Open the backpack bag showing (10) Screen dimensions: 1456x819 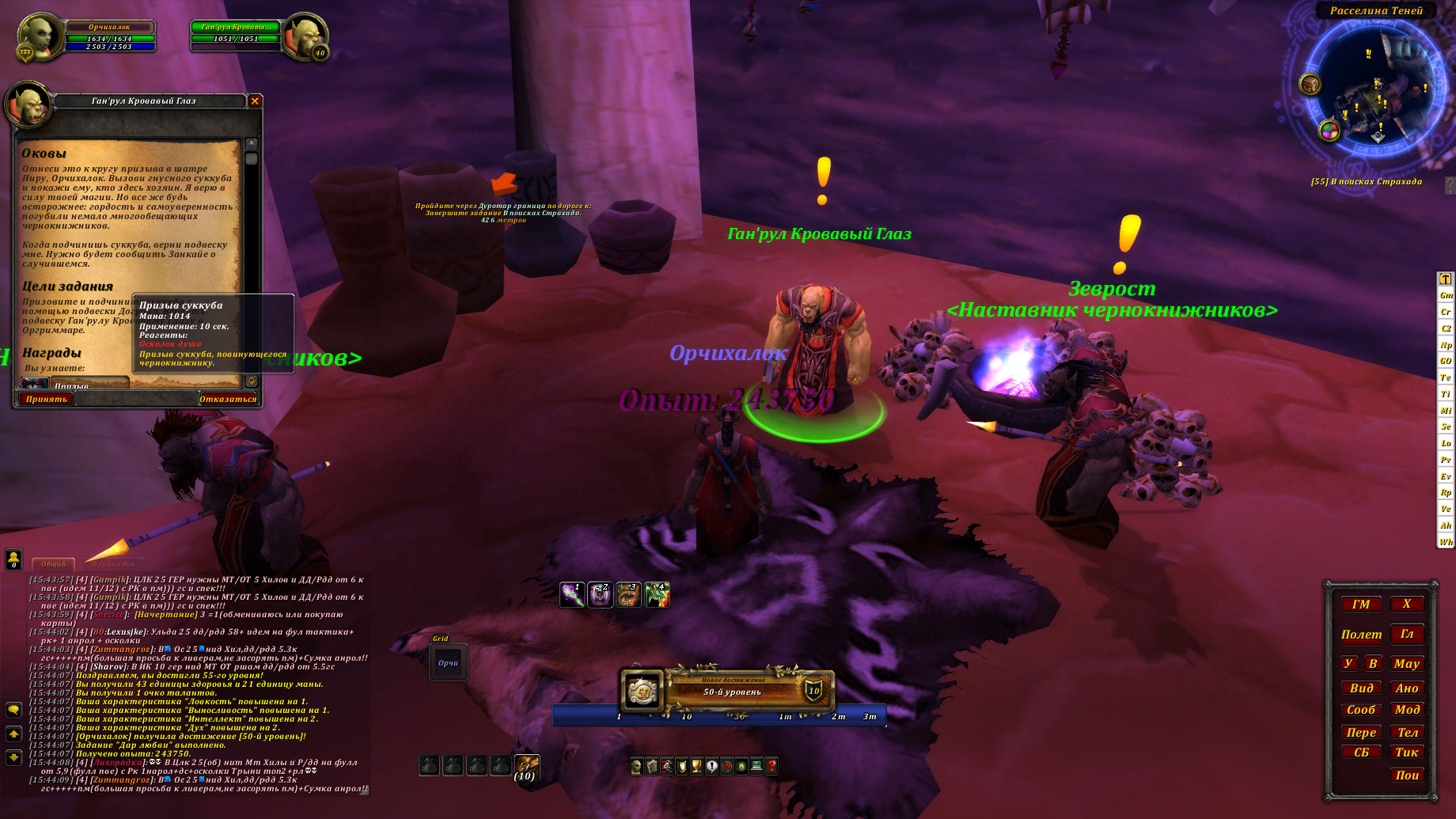[526, 766]
